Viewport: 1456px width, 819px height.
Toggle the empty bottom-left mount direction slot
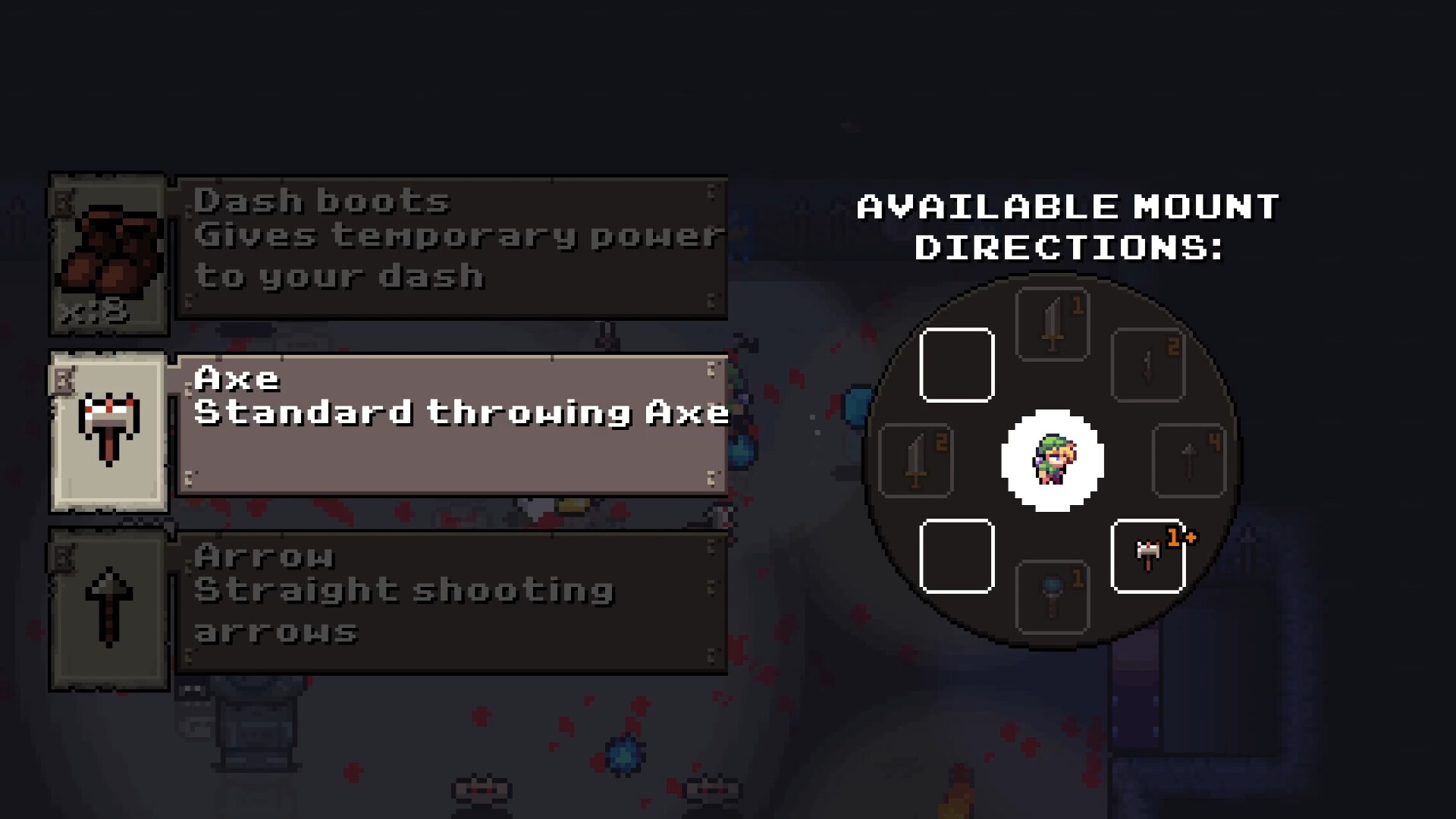click(957, 557)
